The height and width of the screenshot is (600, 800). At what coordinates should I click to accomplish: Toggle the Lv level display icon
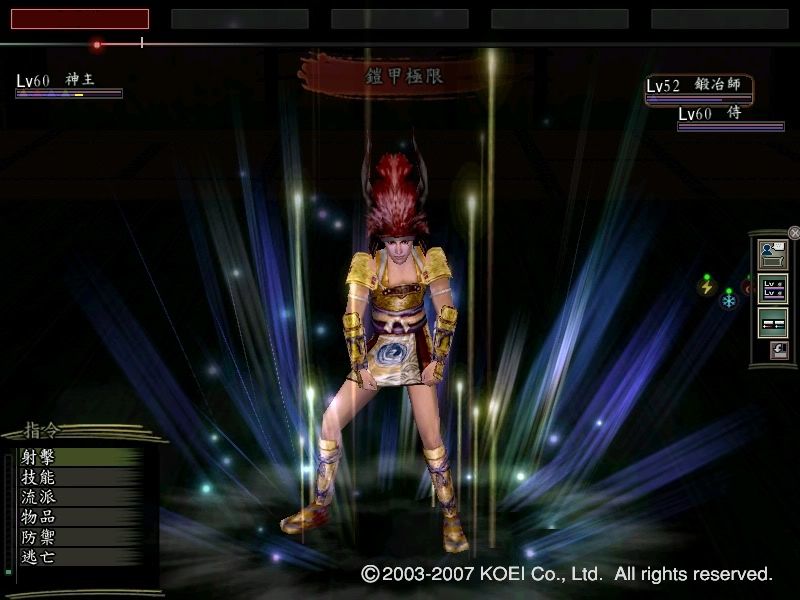[773, 289]
